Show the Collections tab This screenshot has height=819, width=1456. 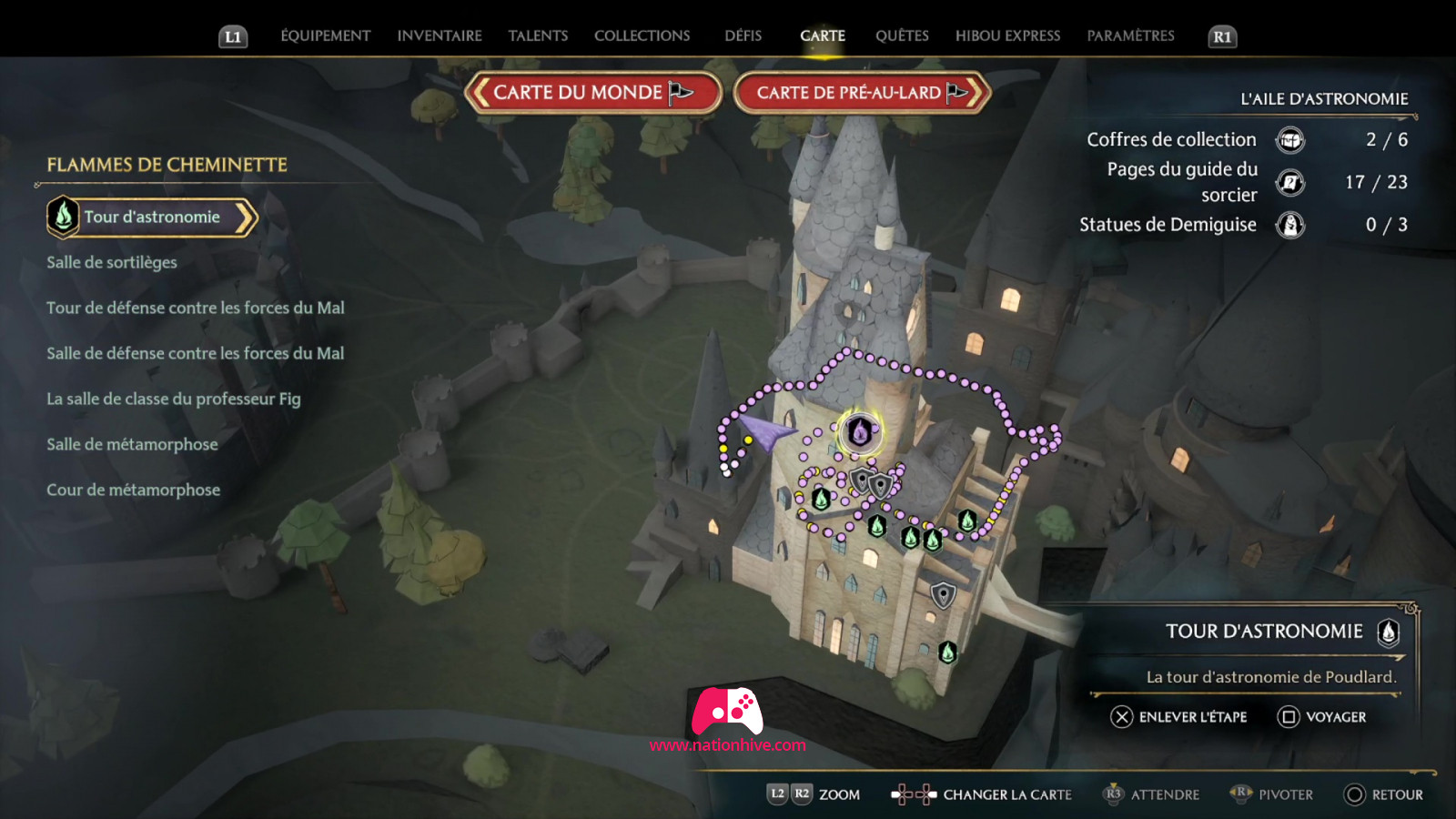click(642, 35)
